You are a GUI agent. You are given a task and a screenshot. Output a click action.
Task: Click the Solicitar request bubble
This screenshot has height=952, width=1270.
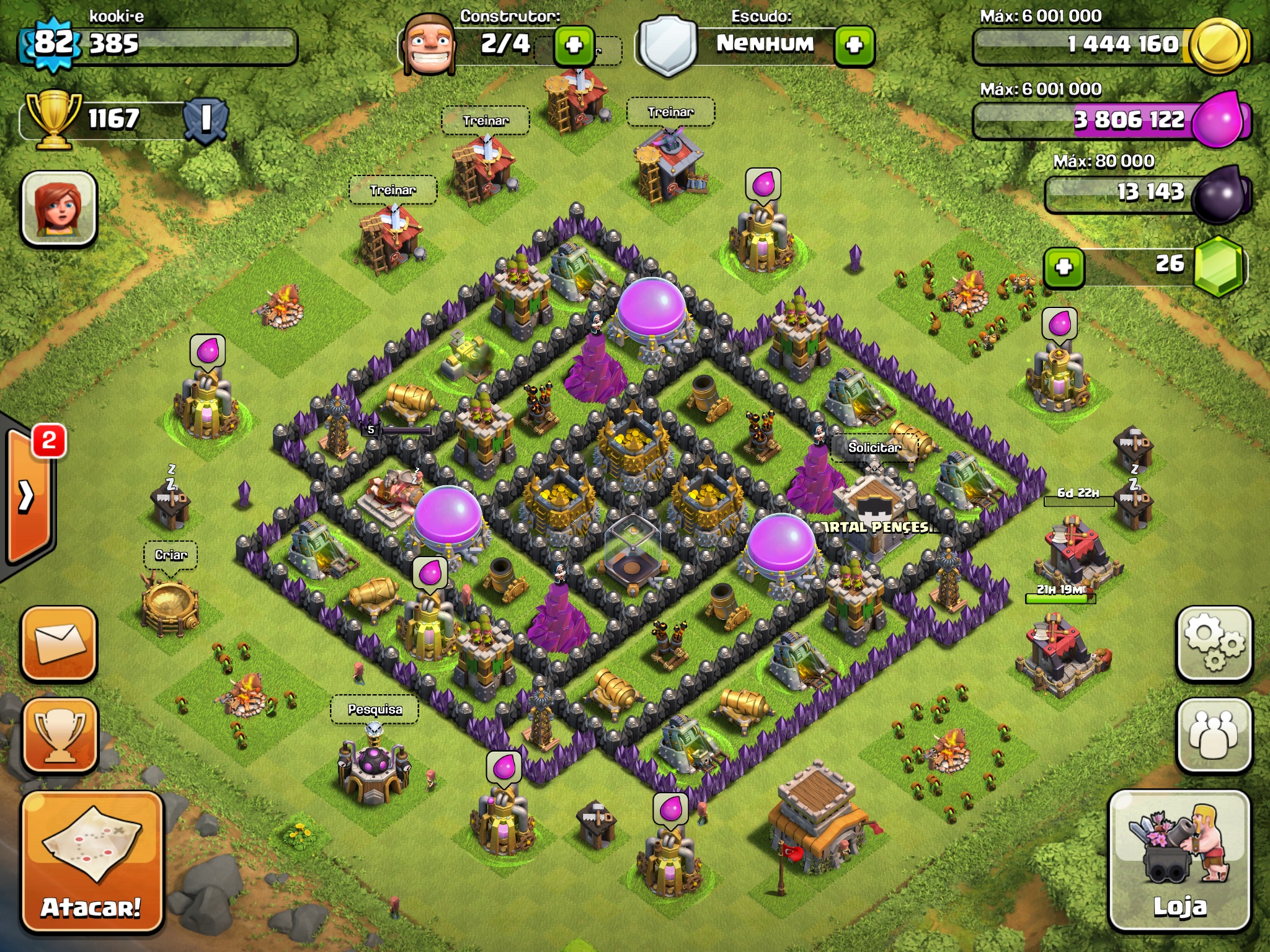point(874,447)
